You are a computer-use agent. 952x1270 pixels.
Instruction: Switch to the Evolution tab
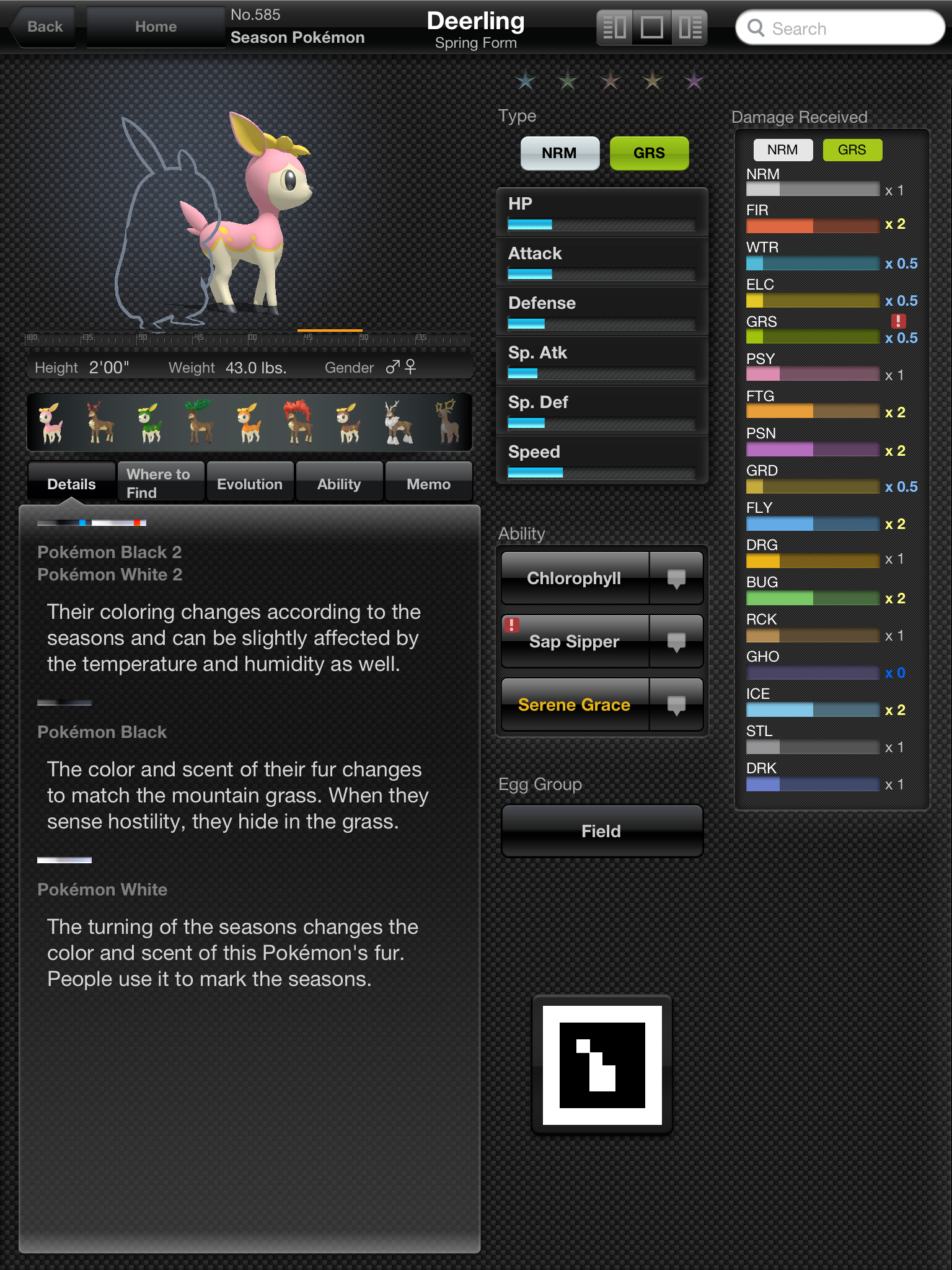pyautogui.click(x=250, y=483)
